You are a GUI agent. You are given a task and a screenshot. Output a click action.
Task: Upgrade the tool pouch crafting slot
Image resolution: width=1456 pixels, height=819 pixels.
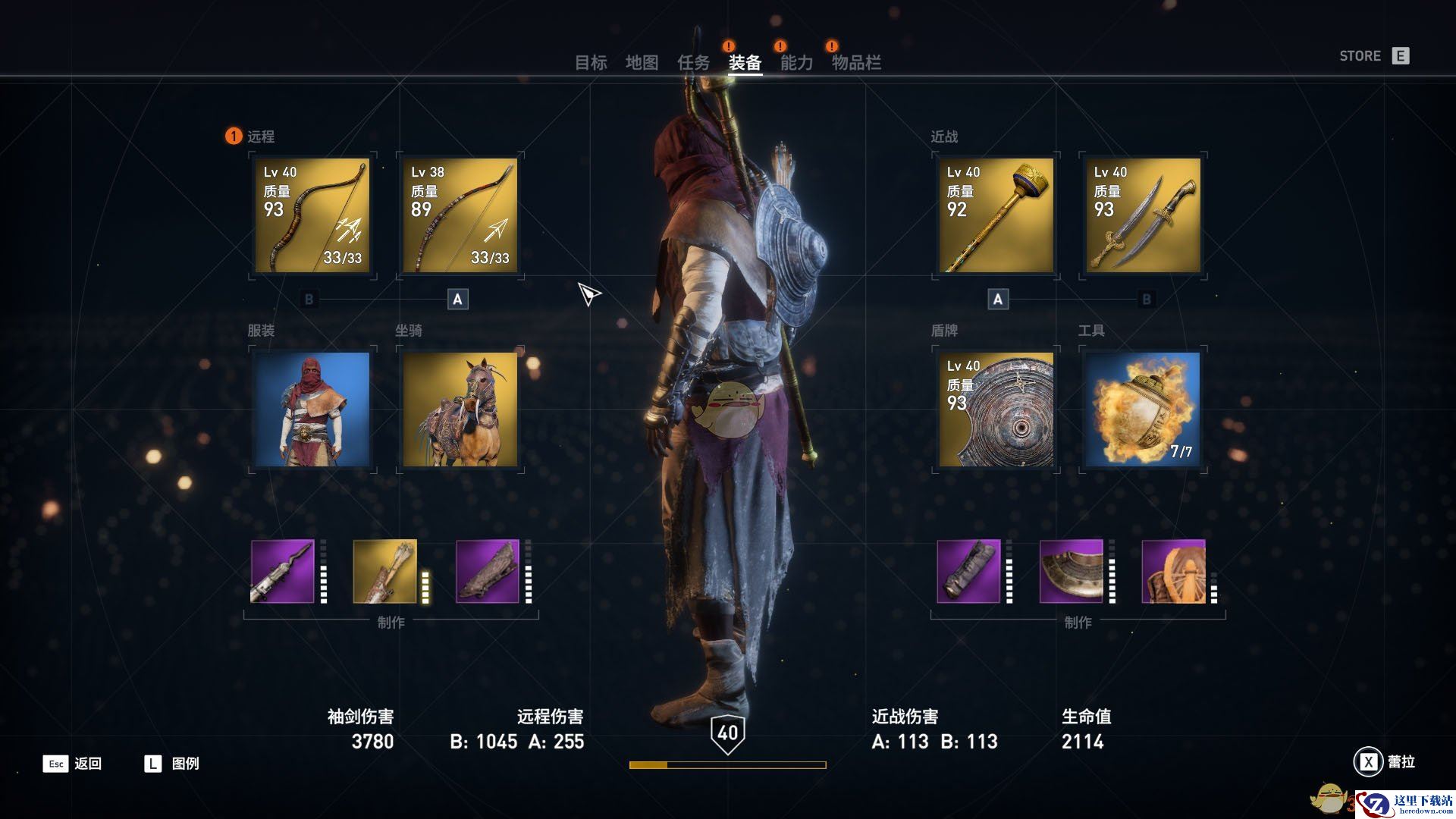coord(1173,572)
